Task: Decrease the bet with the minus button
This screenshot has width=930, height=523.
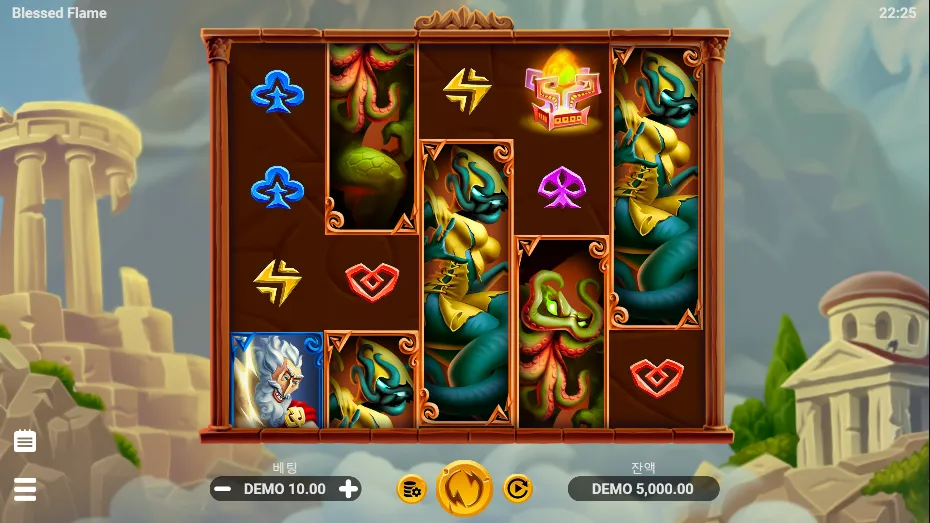Action: [x=224, y=489]
